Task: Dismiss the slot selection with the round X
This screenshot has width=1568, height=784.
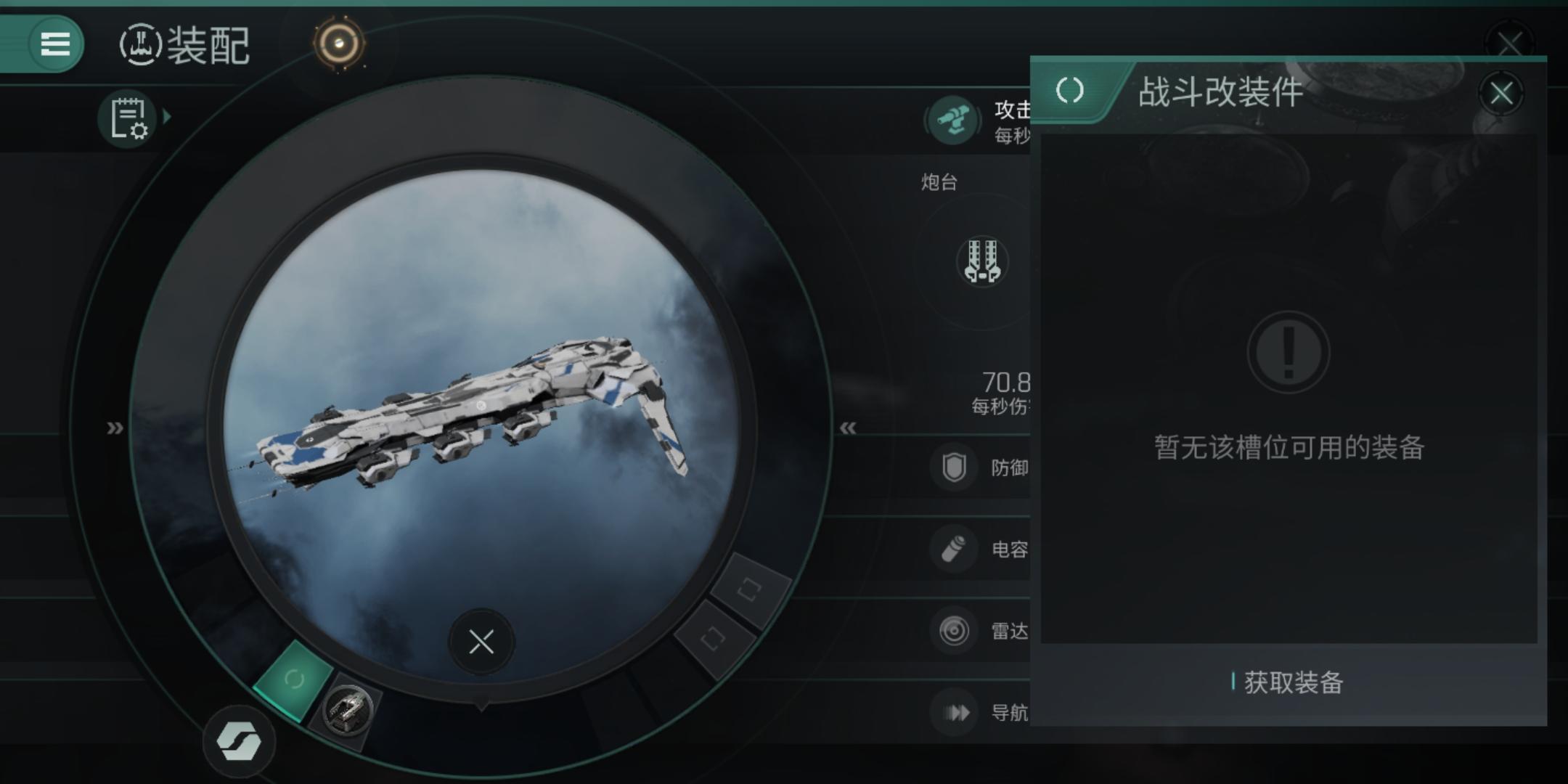Action: coord(481,642)
